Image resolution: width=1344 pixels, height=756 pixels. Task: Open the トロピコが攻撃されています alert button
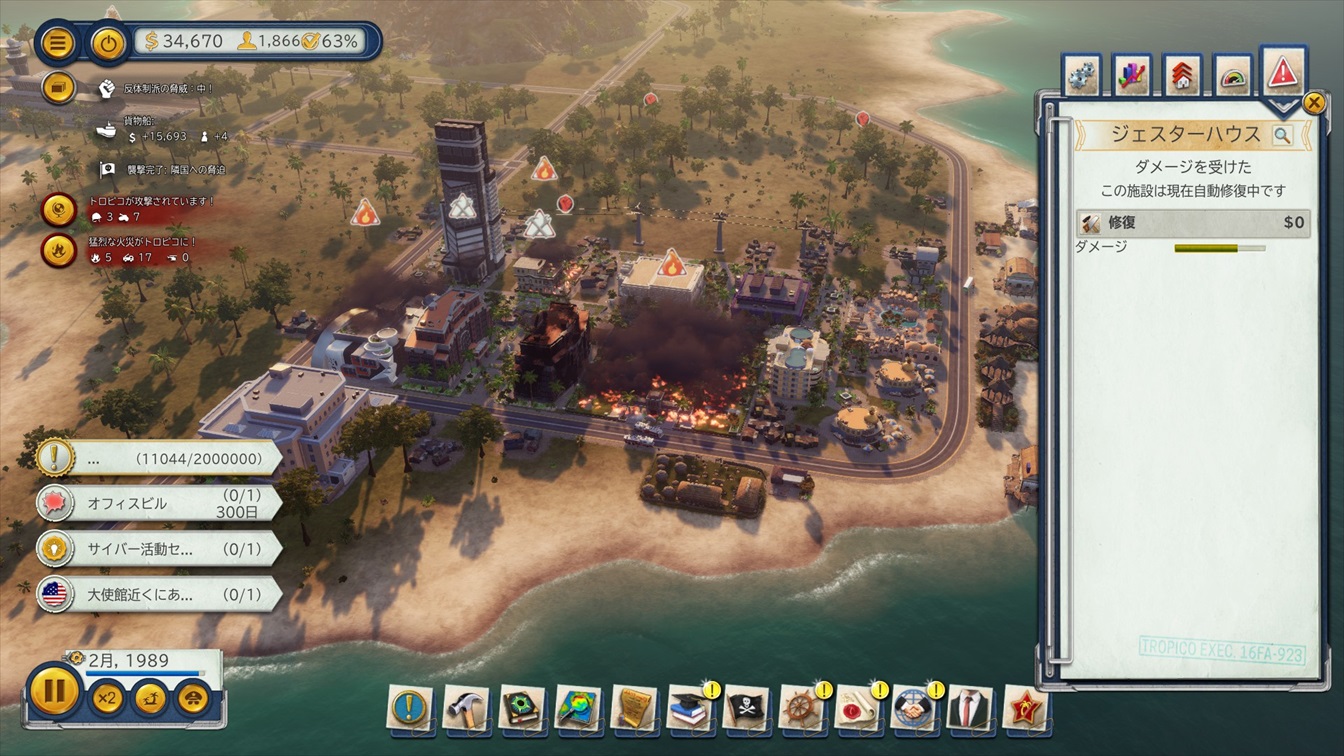[59, 210]
